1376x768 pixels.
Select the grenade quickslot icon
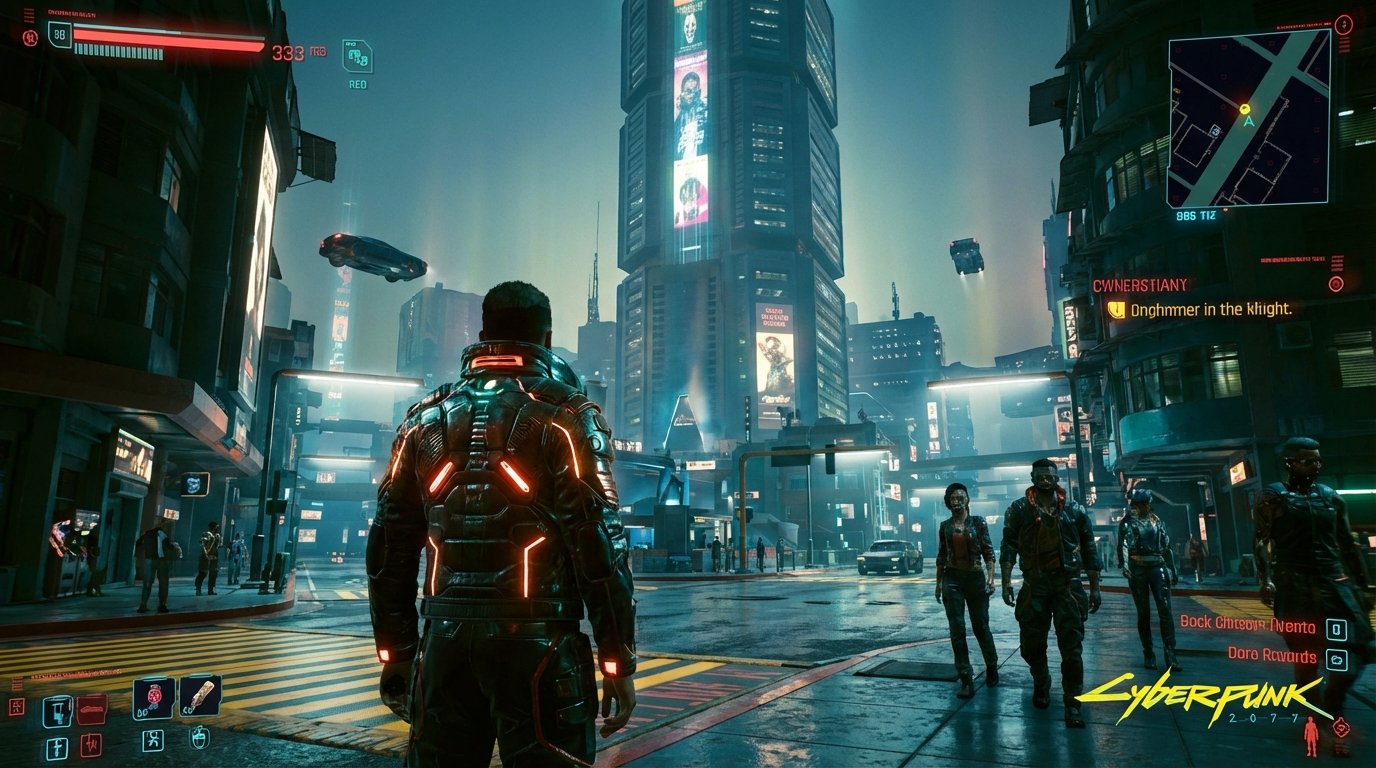click(x=57, y=710)
